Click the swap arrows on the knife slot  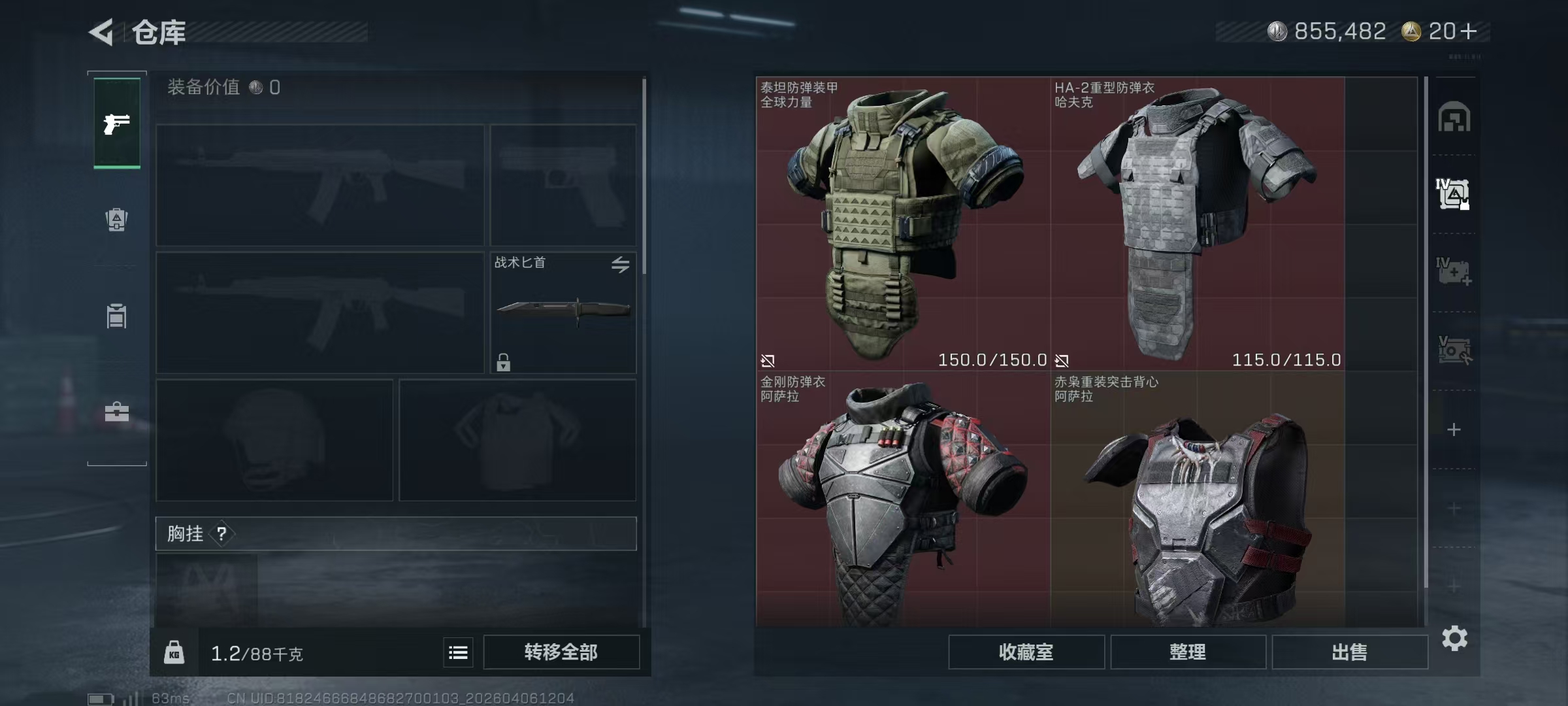pos(620,264)
